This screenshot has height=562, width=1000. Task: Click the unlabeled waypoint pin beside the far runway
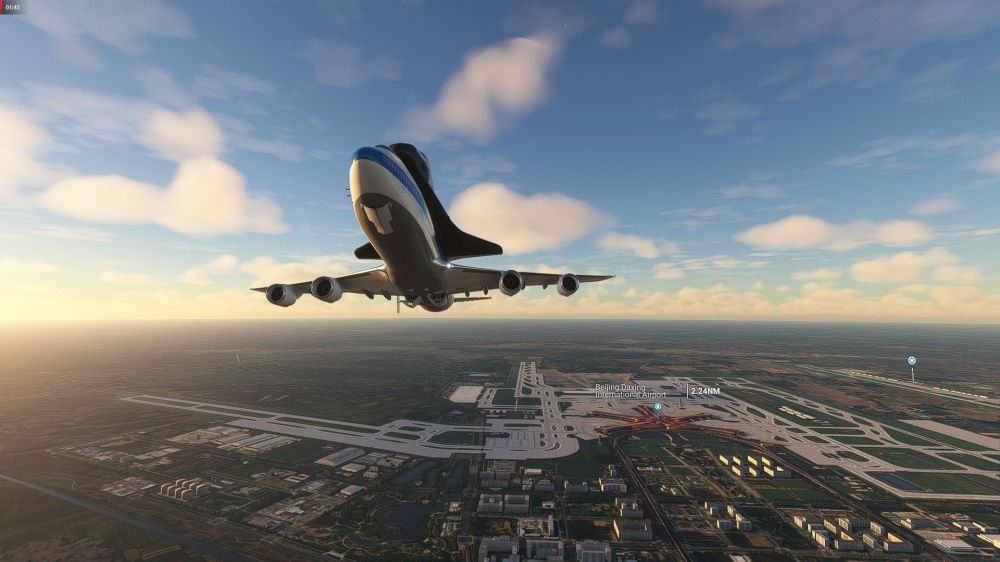click(911, 360)
